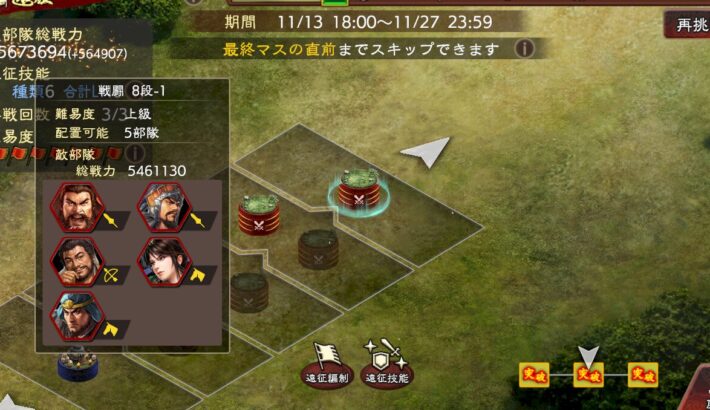Open the 遠征技能 expedition skills button
710x410 pixels.
pyautogui.click(x=385, y=367)
